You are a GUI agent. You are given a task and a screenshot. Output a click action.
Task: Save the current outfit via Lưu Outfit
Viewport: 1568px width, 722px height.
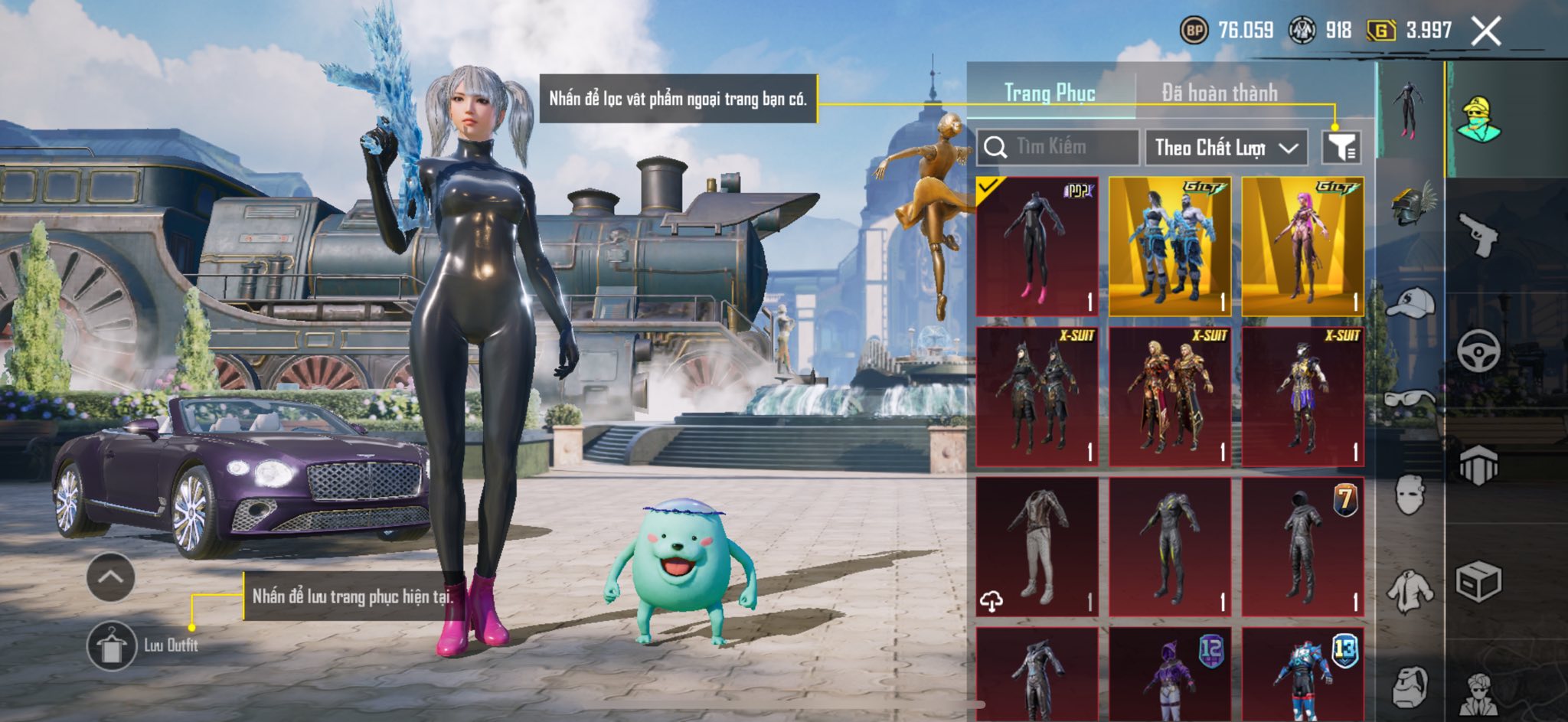(112, 645)
